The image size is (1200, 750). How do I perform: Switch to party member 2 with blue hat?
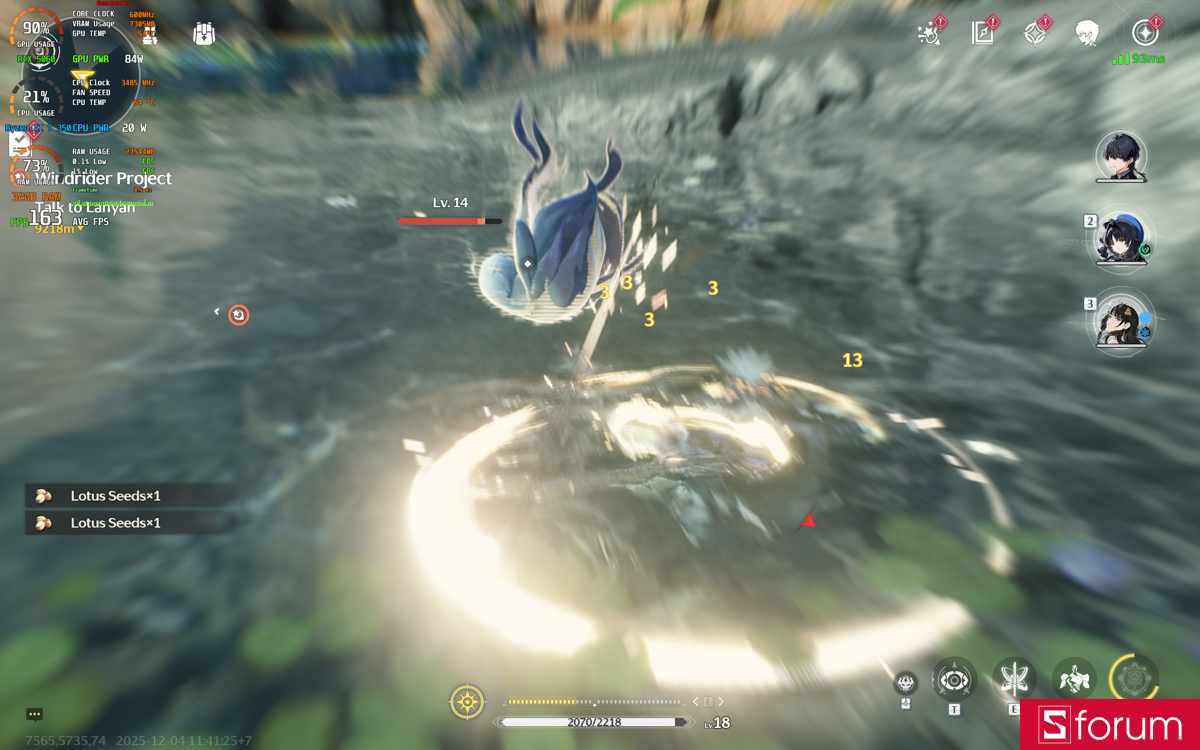[1120, 240]
